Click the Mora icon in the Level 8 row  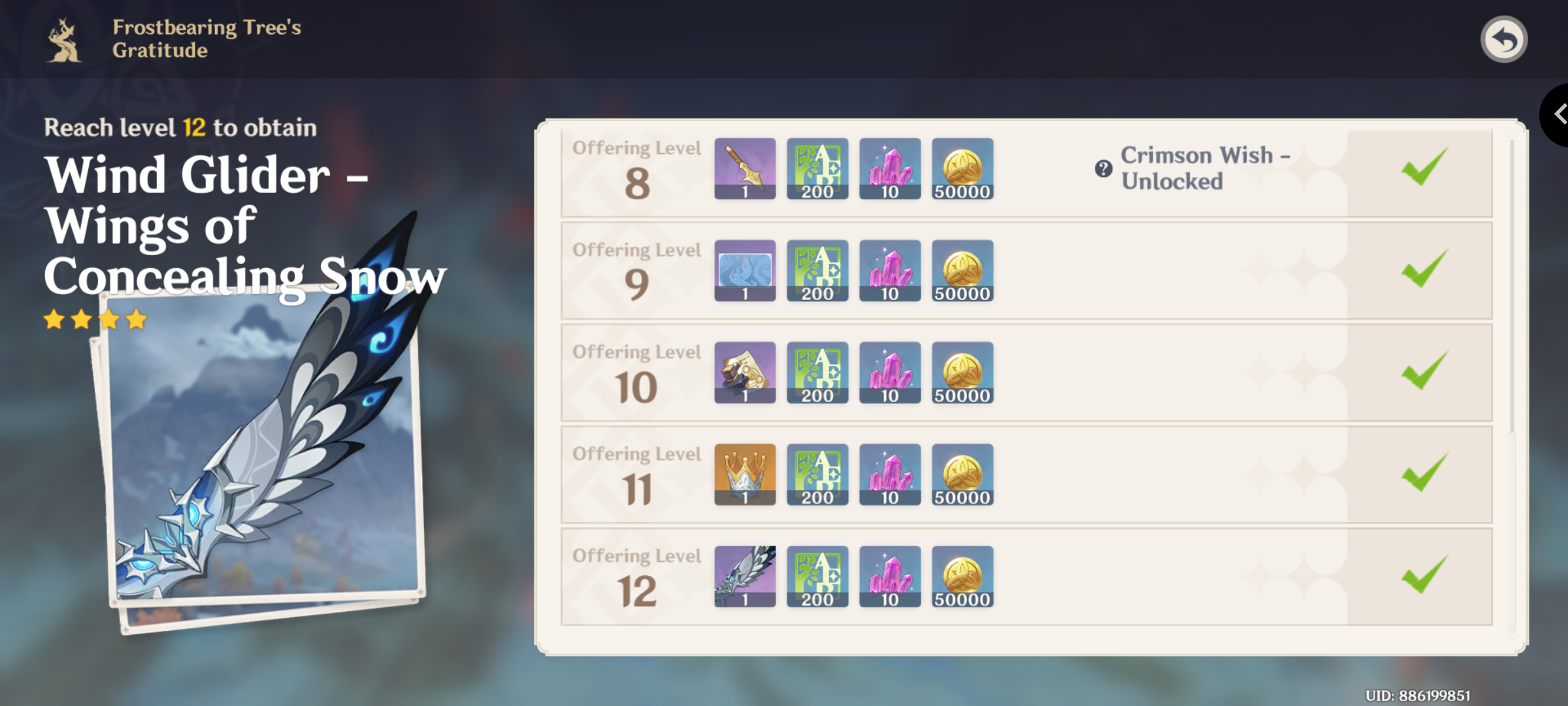962,170
